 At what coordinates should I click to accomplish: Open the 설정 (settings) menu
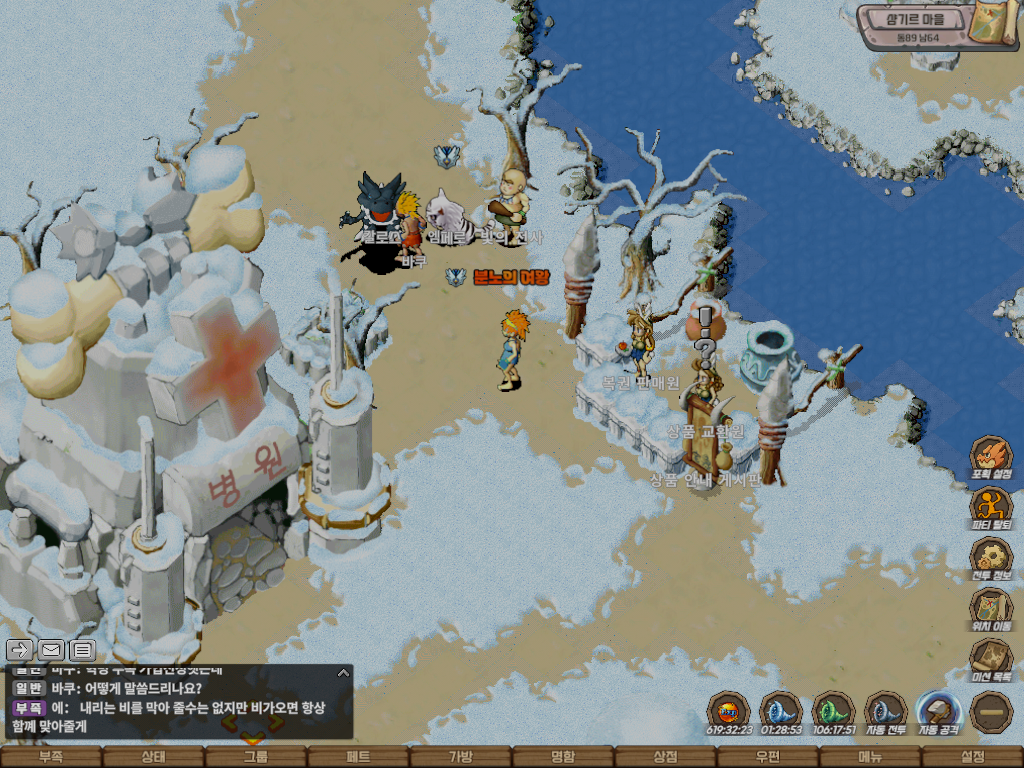click(x=972, y=757)
